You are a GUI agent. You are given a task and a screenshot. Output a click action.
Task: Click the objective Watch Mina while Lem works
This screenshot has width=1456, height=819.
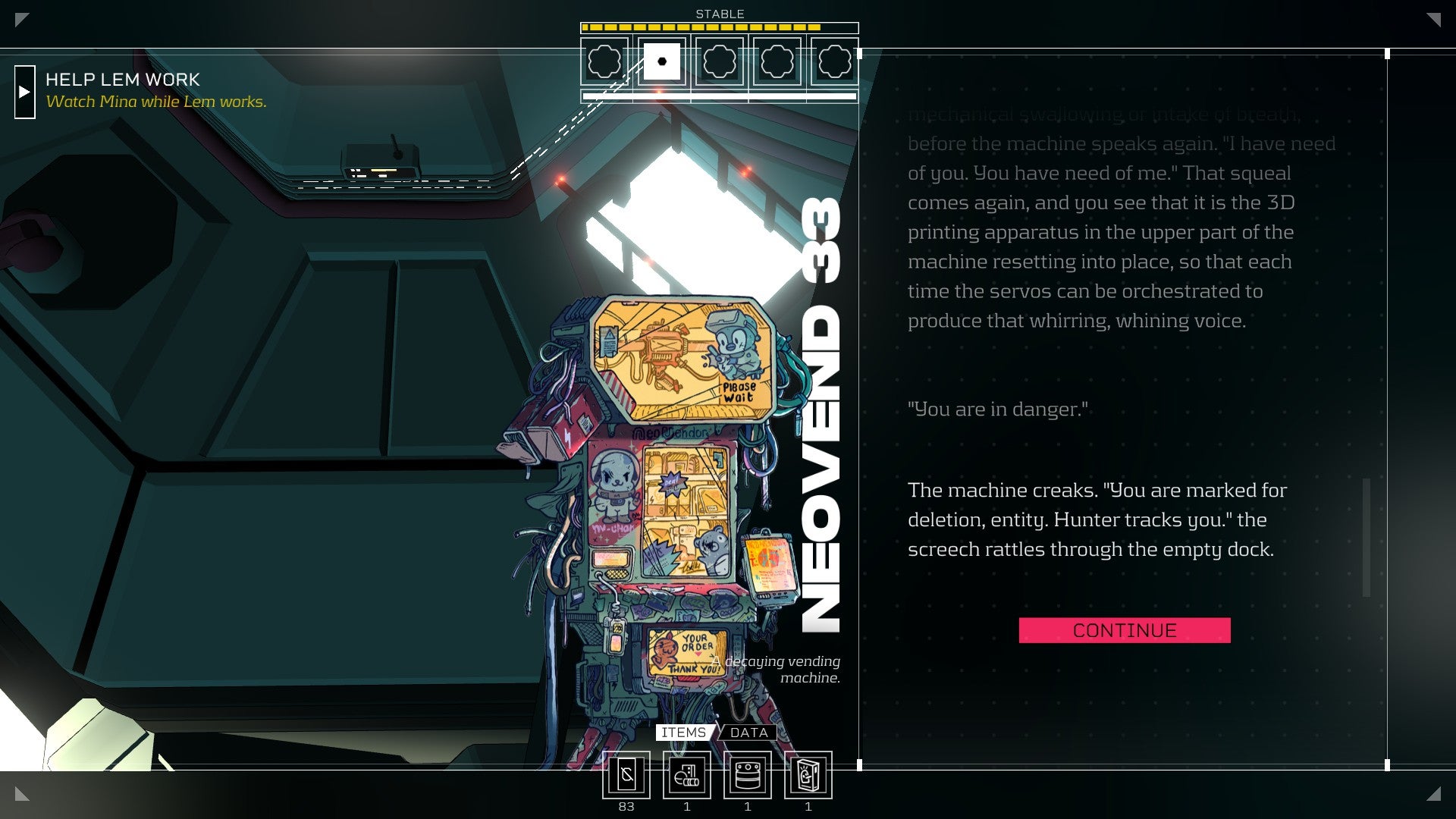click(157, 101)
